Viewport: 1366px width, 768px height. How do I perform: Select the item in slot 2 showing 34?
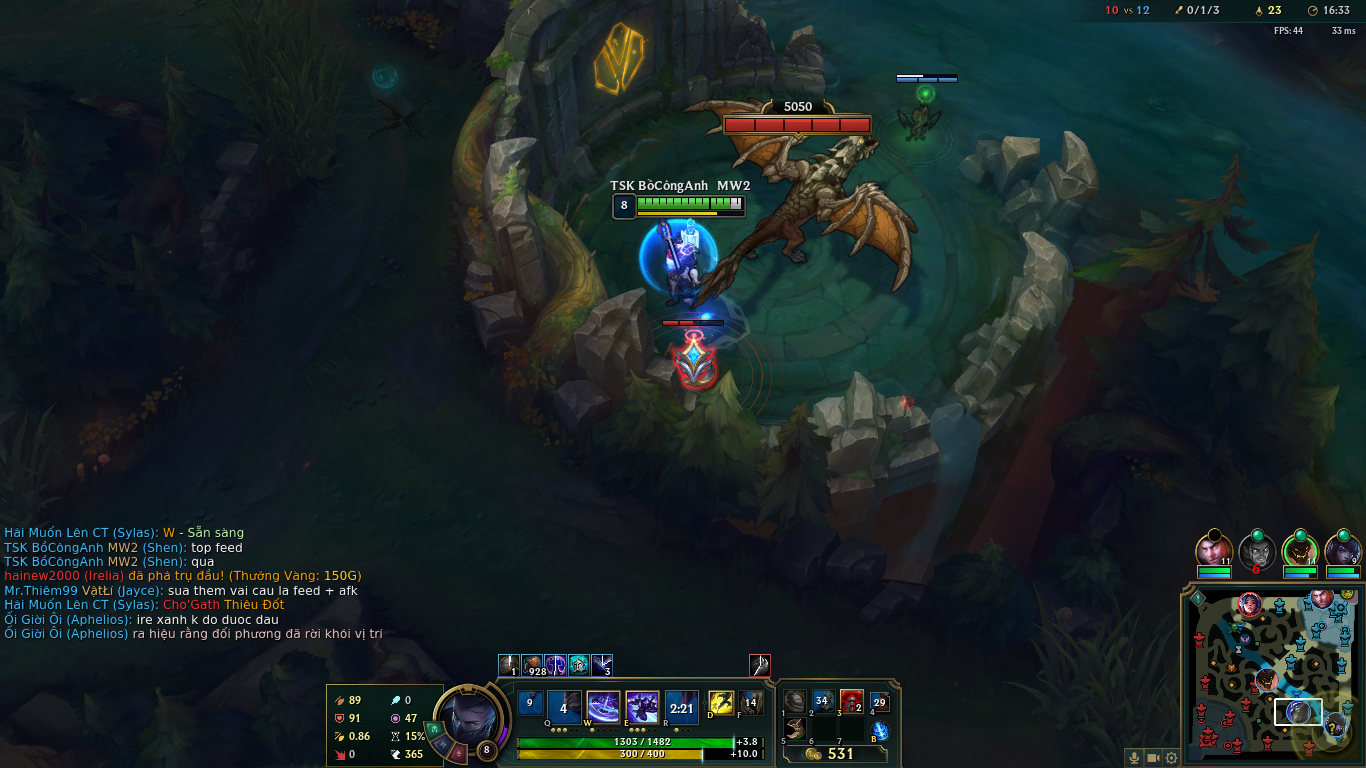coord(823,702)
